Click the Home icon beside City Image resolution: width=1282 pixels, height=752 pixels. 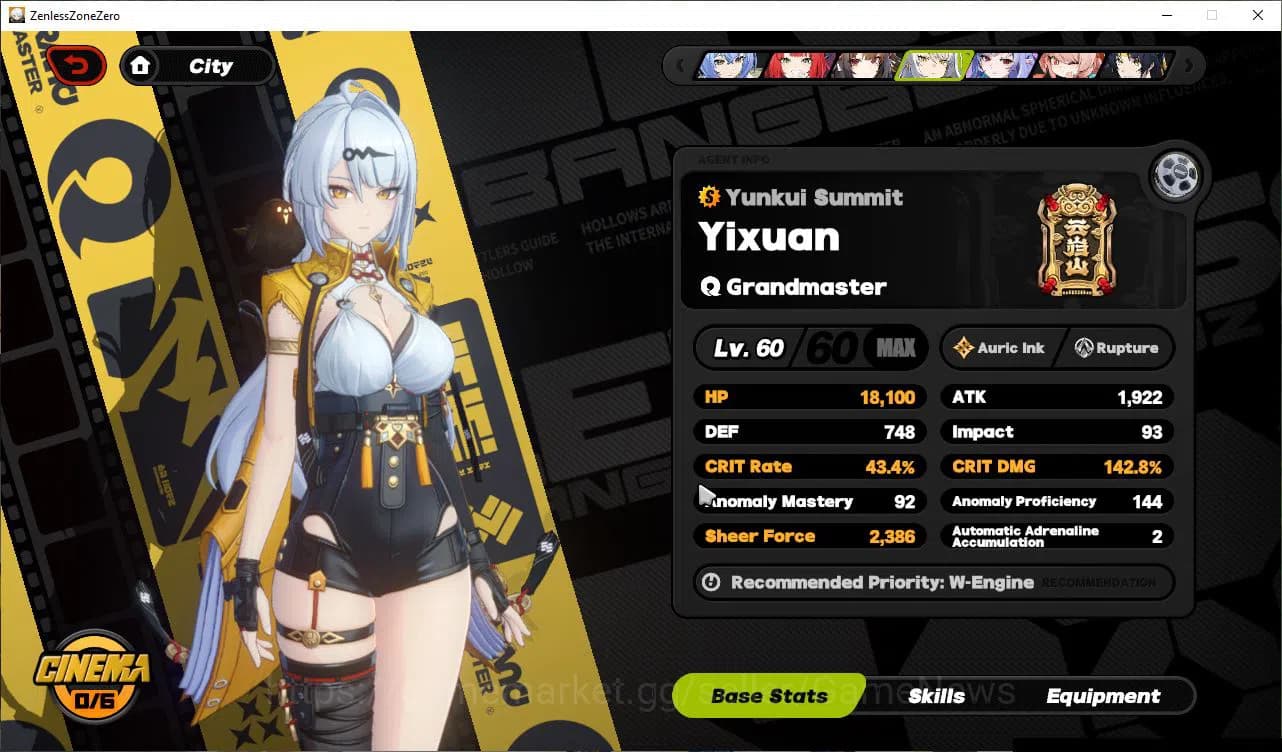coord(141,65)
